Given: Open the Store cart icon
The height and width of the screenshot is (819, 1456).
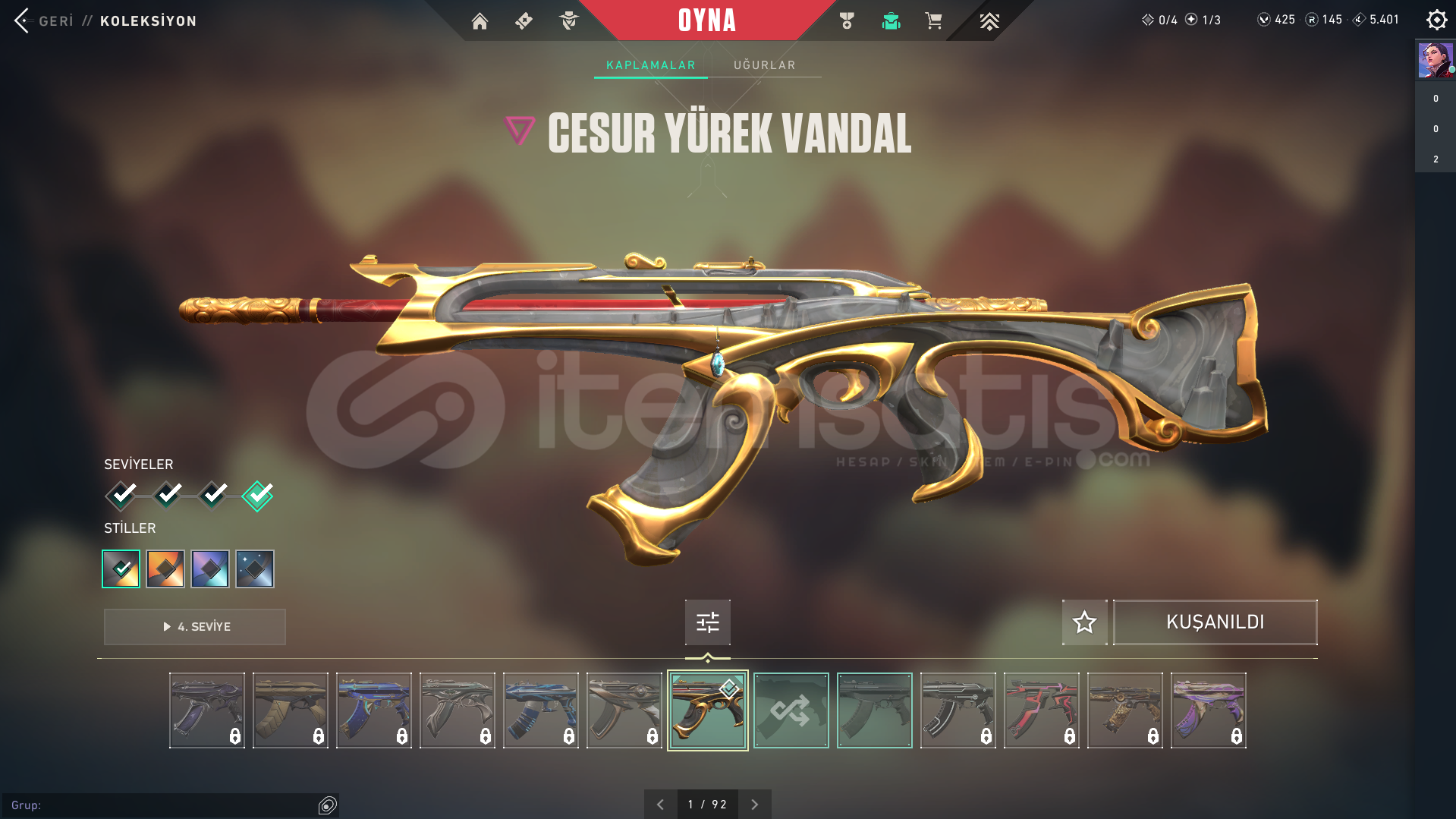Looking at the screenshot, I should pos(933,20).
